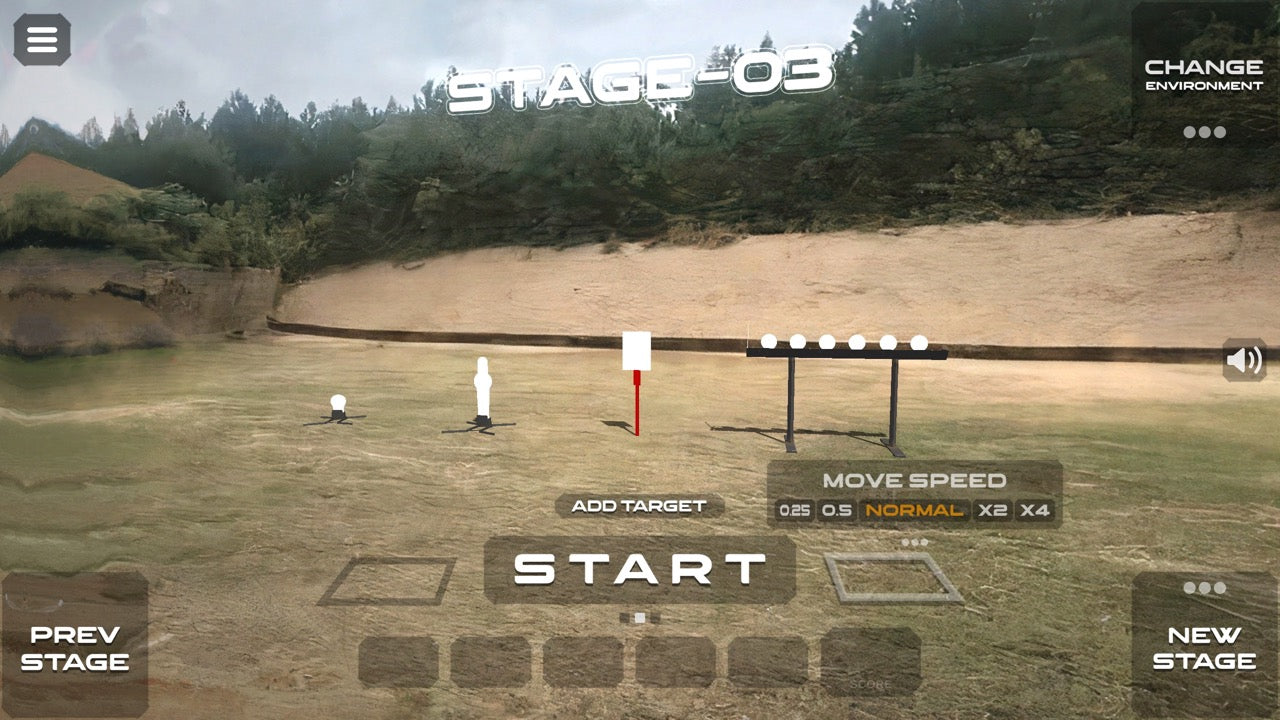1280x720 pixels.
Task: Set move speed to 0.25
Action: pyautogui.click(x=795, y=511)
